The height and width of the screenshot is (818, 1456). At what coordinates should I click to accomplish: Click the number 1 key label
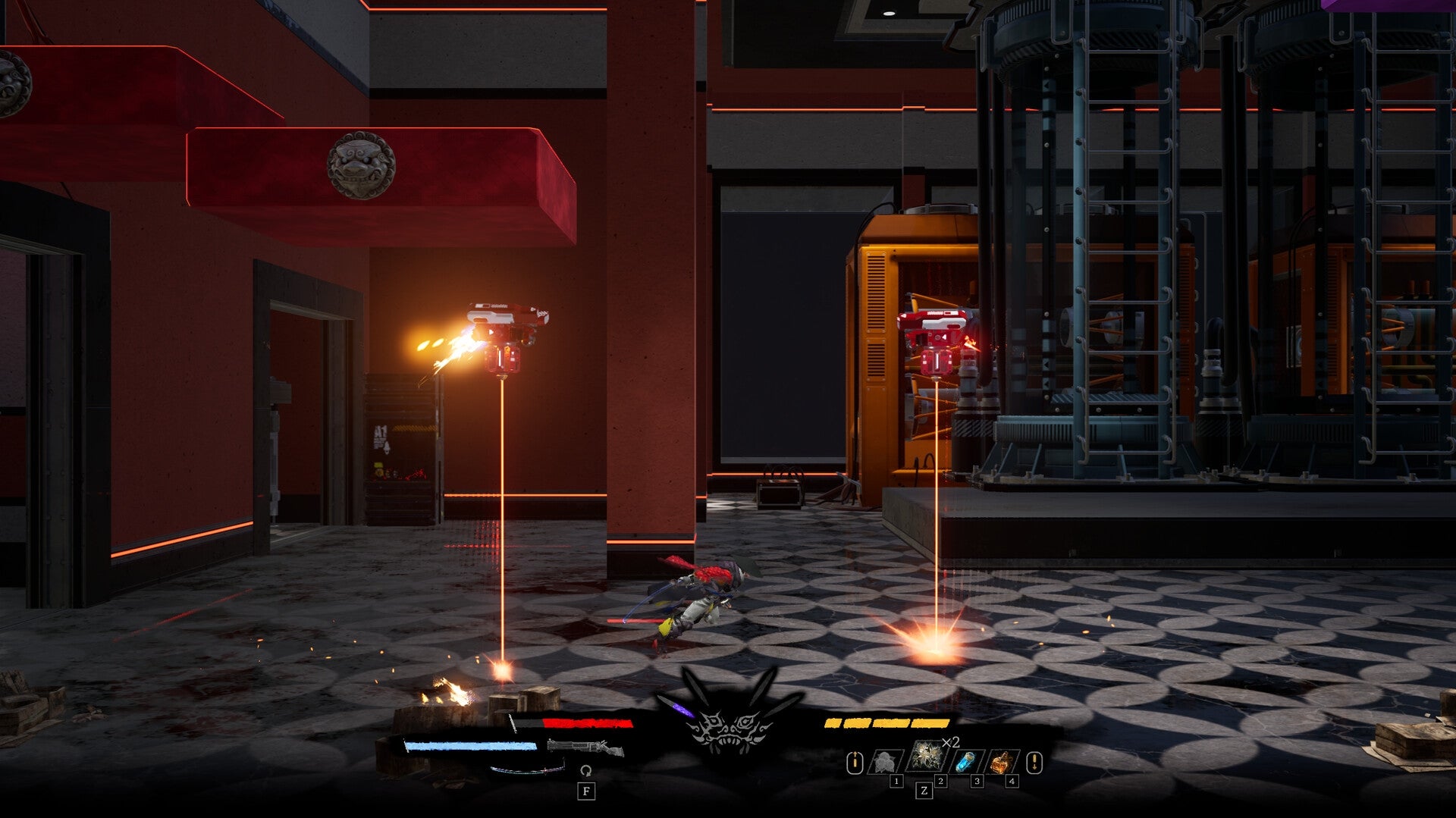click(896, 781)
